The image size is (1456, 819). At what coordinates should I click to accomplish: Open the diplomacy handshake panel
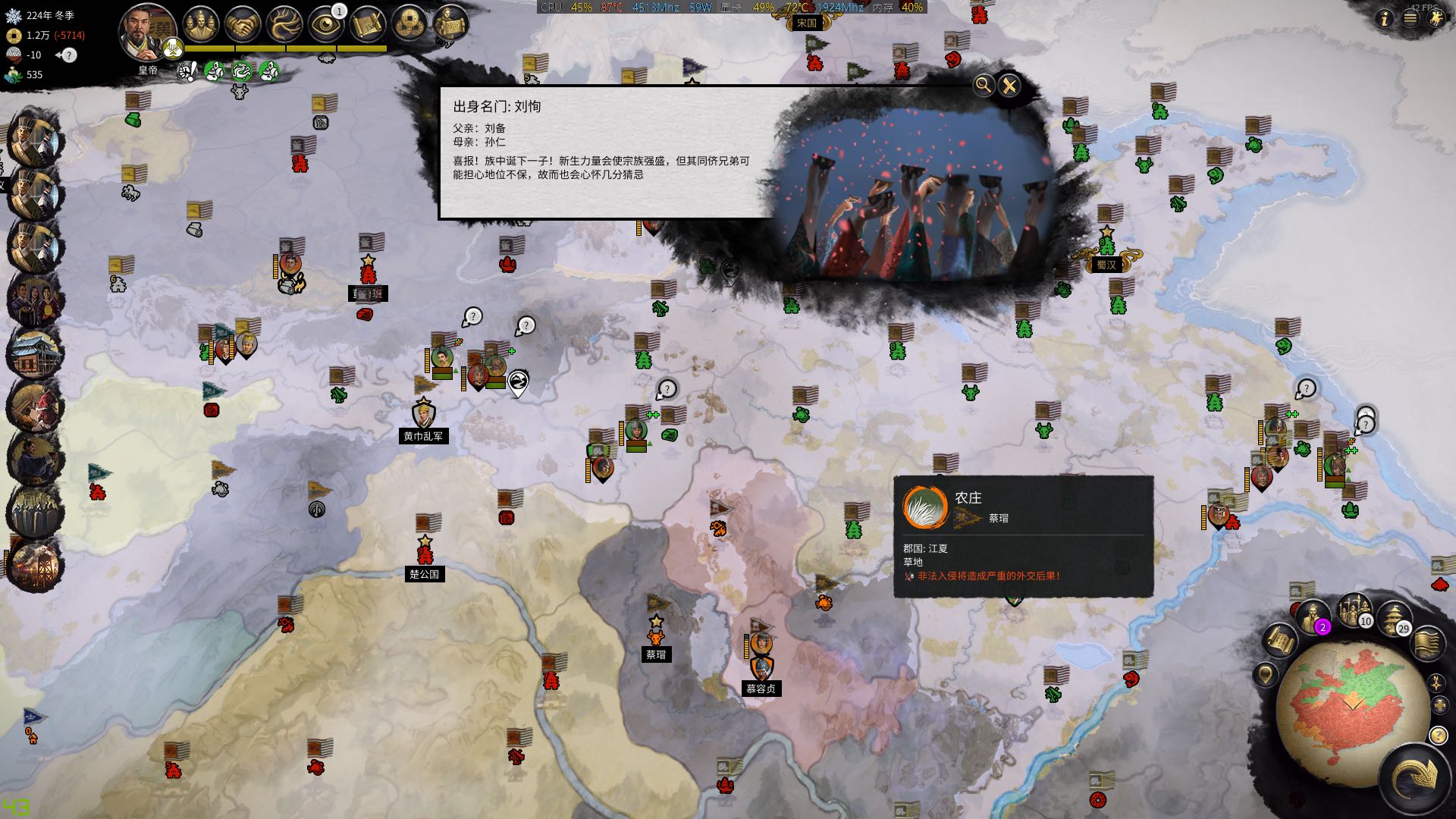pyautogui.click(x=243, y=25)
